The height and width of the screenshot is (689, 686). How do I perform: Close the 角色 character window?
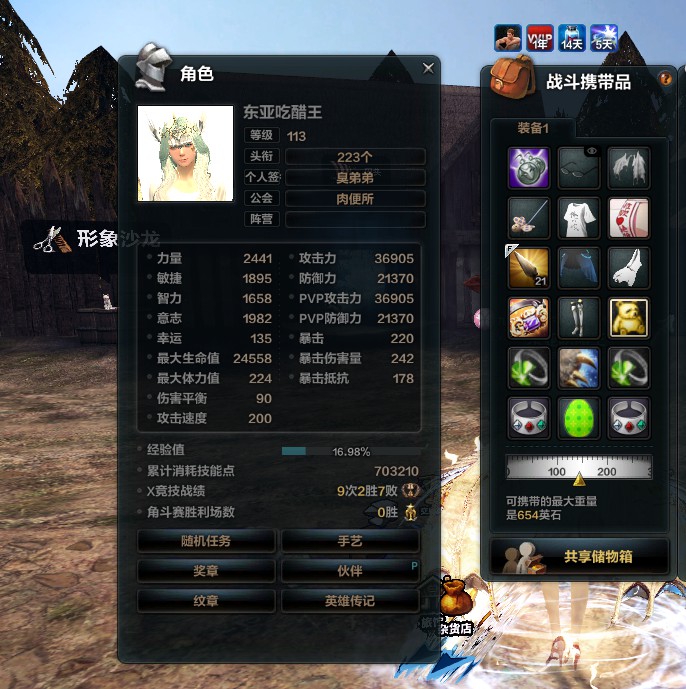click(x=428, y=68)
